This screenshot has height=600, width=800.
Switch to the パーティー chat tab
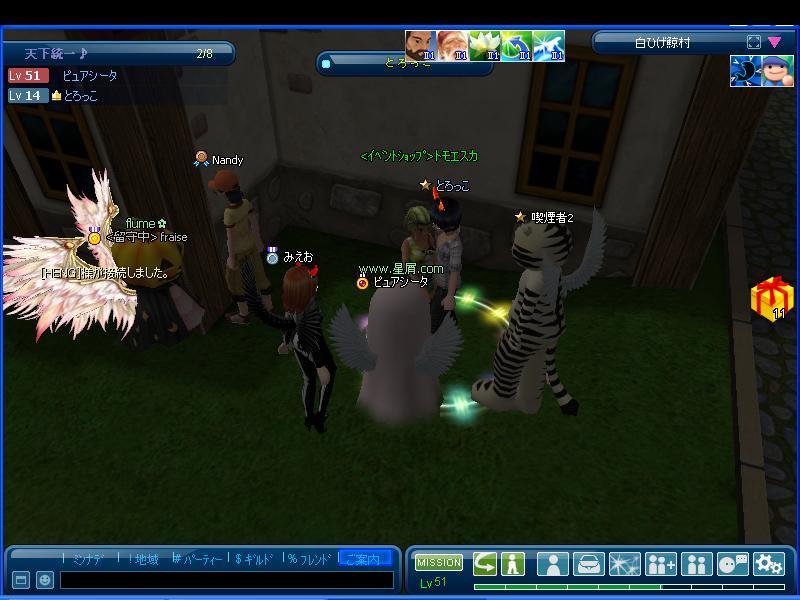(196, 559)
